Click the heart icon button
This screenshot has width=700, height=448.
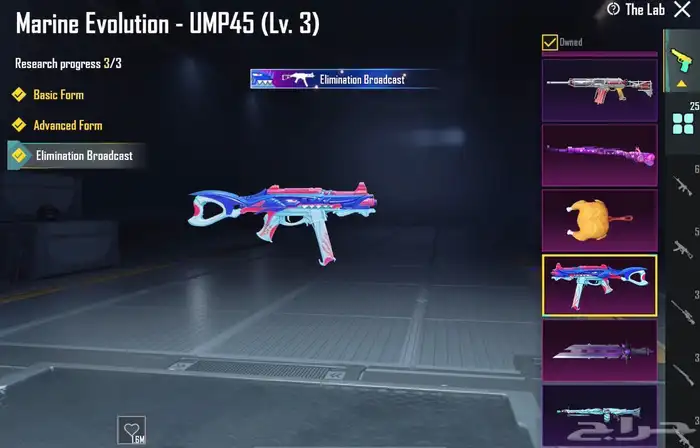pyautogui.click(x=131, y=430)
